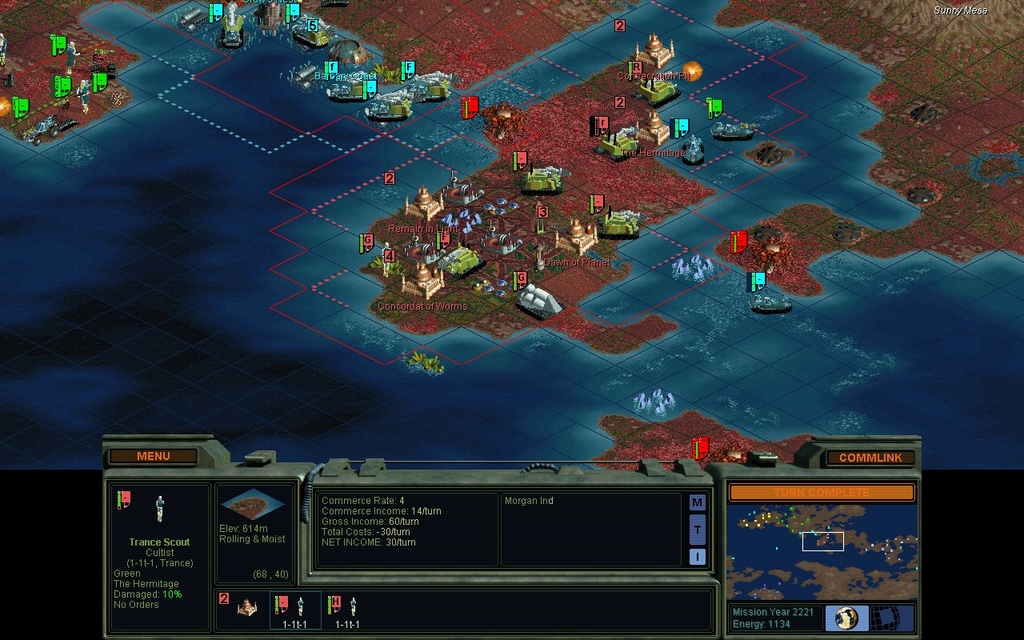Select the M button in the info panel
The width and height of the screenshot is (1024, 640).
pos(697,502)
